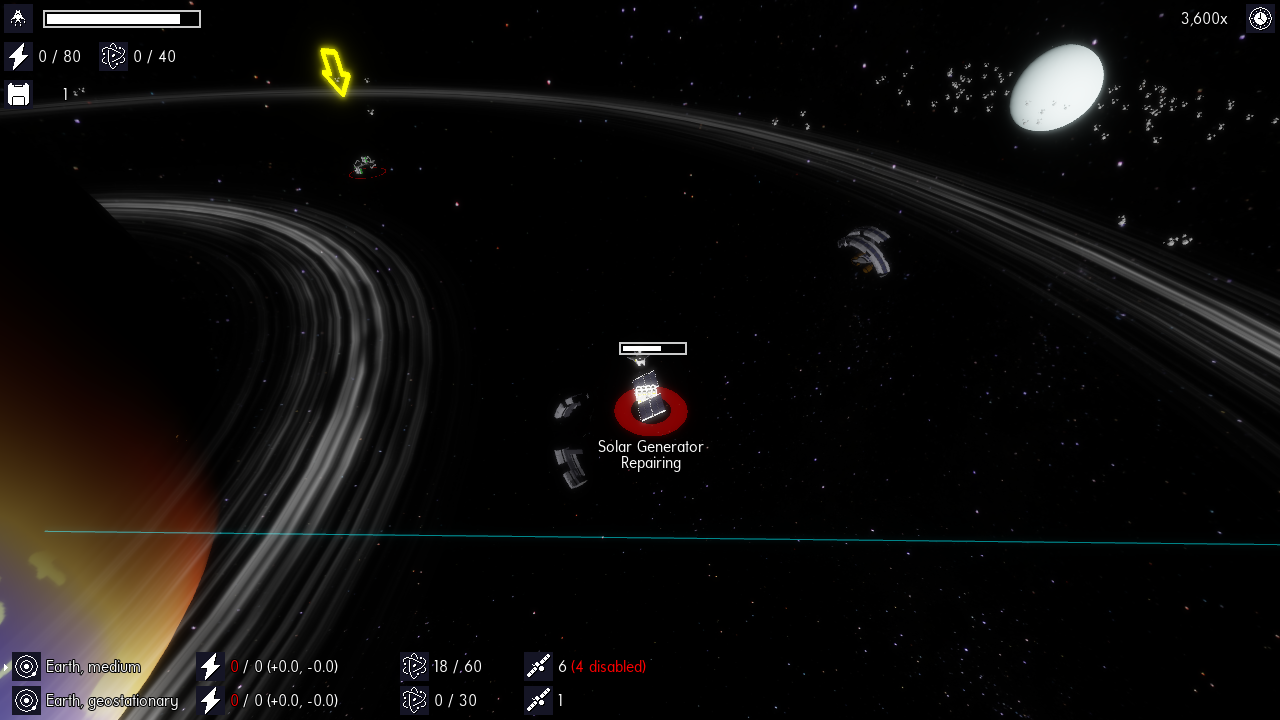
Task: Select the Earth, geostationary orbit row
Action: pyautogui.click(x=110, y=701)
